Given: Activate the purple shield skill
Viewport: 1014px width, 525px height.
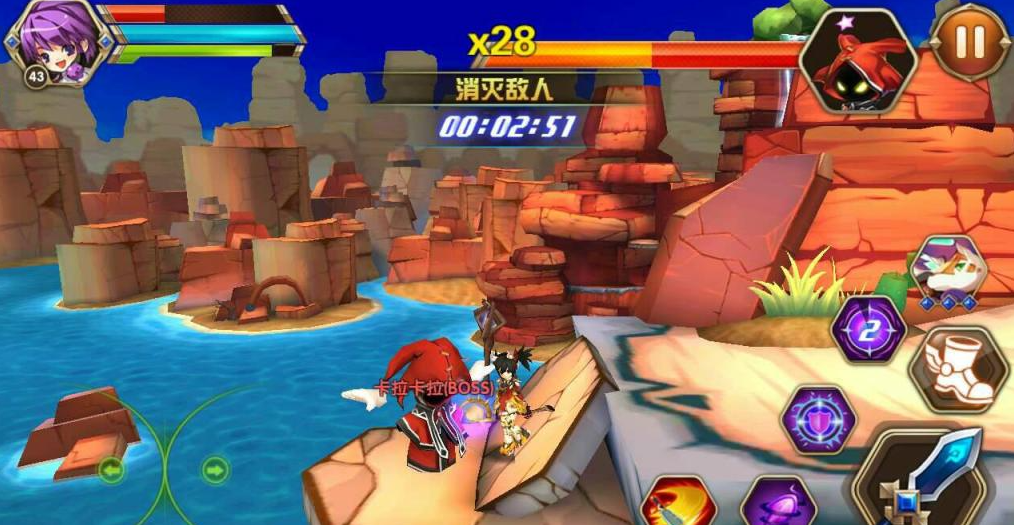Looking at the screenshot, I should (817, 420).
